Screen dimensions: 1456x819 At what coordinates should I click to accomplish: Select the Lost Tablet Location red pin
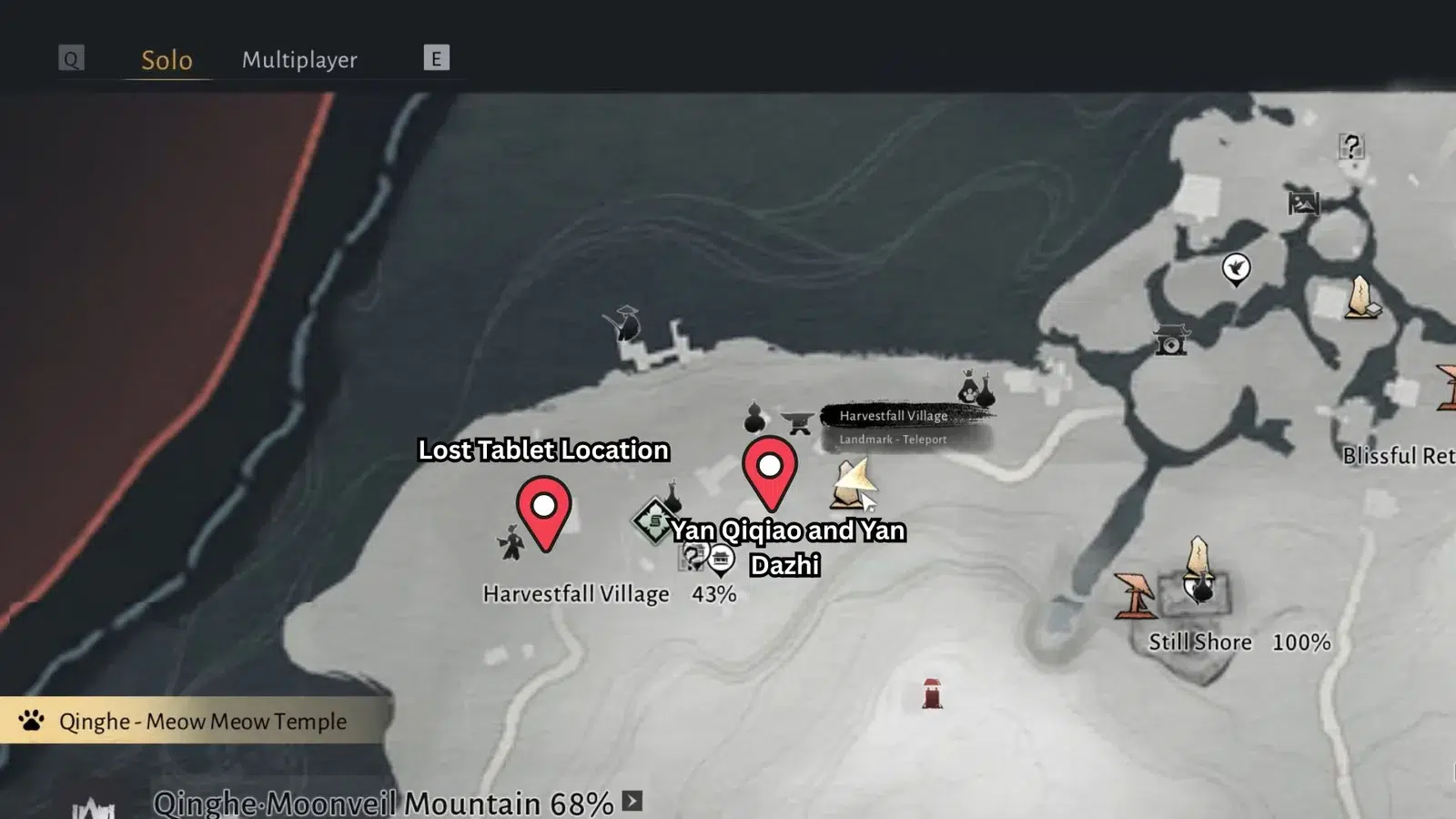[x=543, y=511]
